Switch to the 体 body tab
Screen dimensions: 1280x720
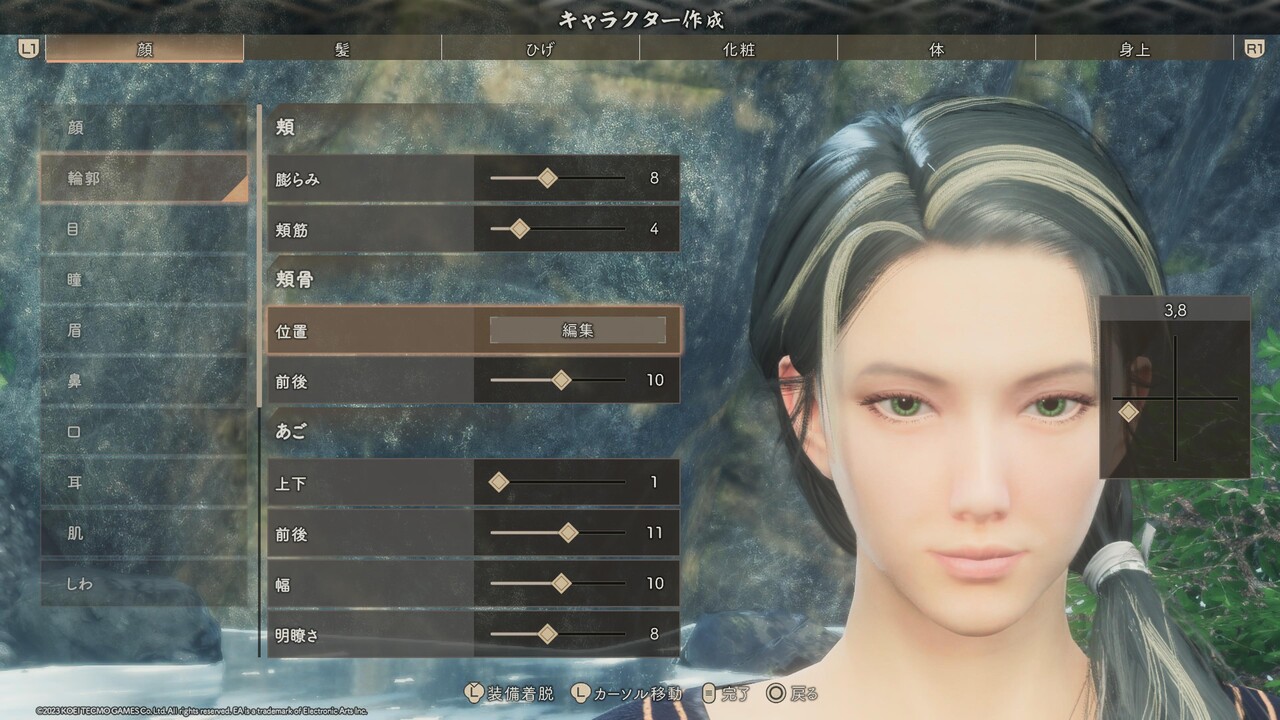pos(936,49)
